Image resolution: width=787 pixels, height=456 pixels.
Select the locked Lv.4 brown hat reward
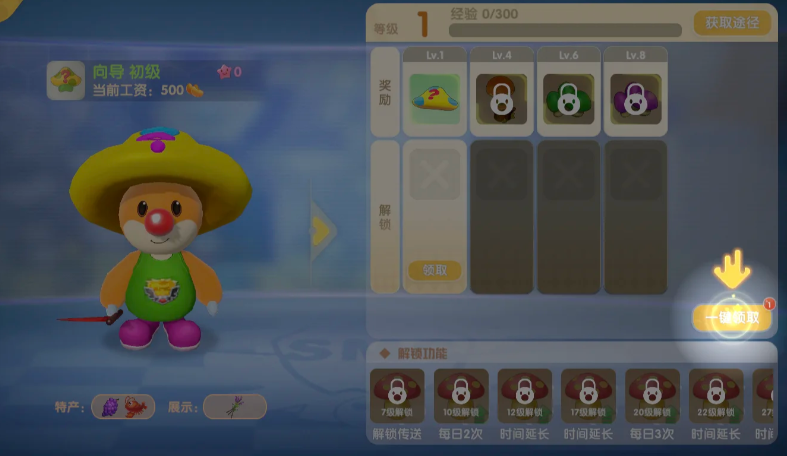point(501,98)
